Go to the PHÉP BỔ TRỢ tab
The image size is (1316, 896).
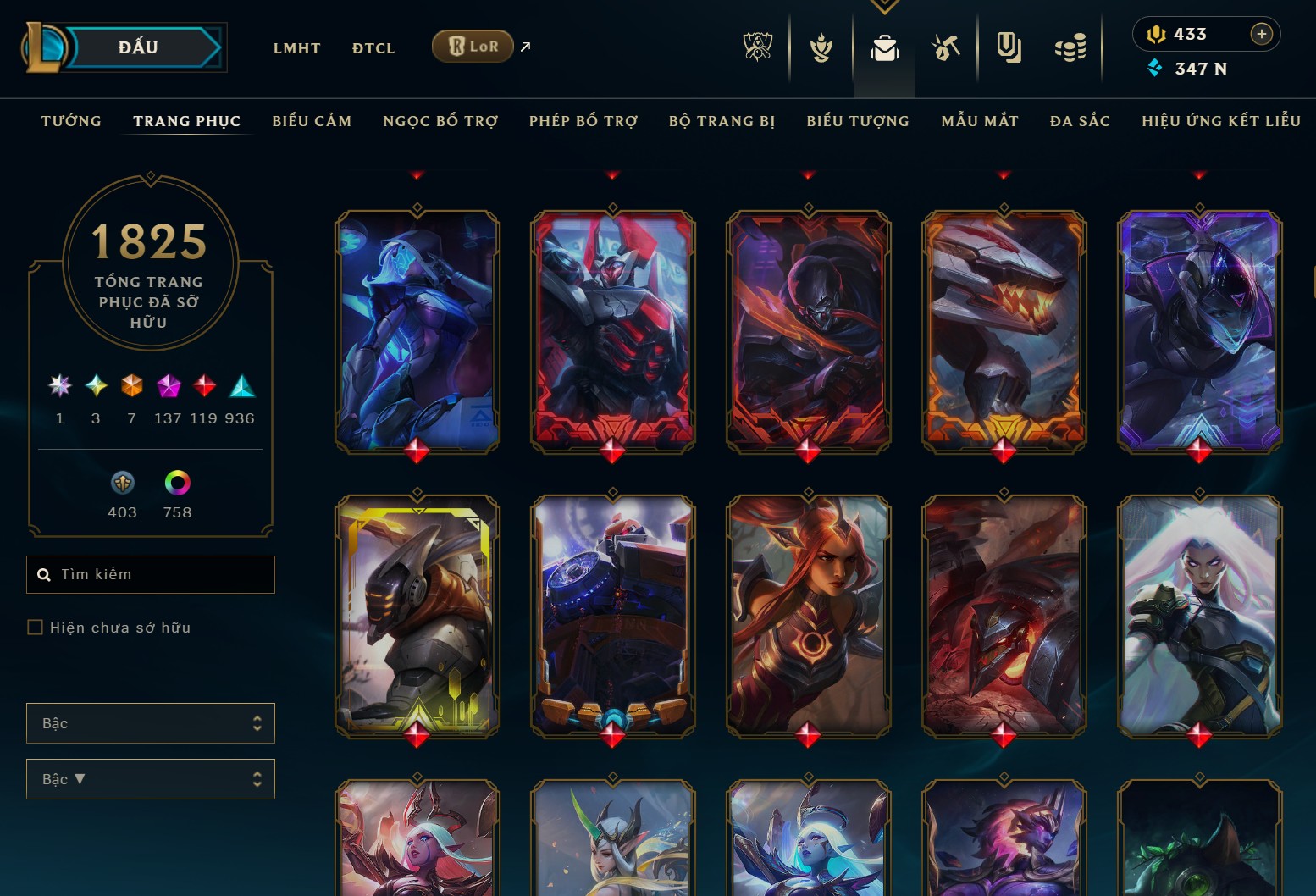583,121
